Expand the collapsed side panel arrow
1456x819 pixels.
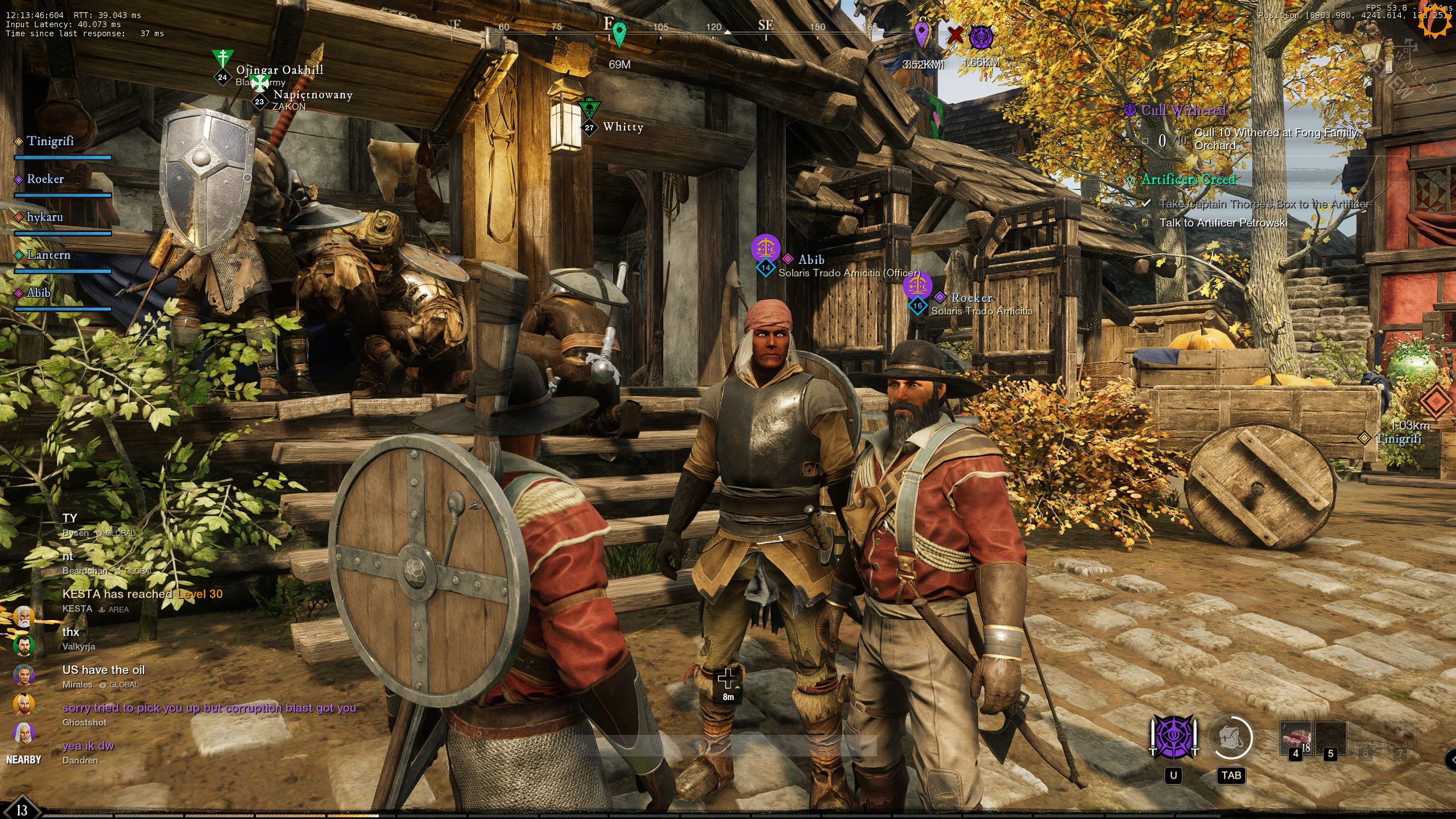click(x=1451, y=758)
